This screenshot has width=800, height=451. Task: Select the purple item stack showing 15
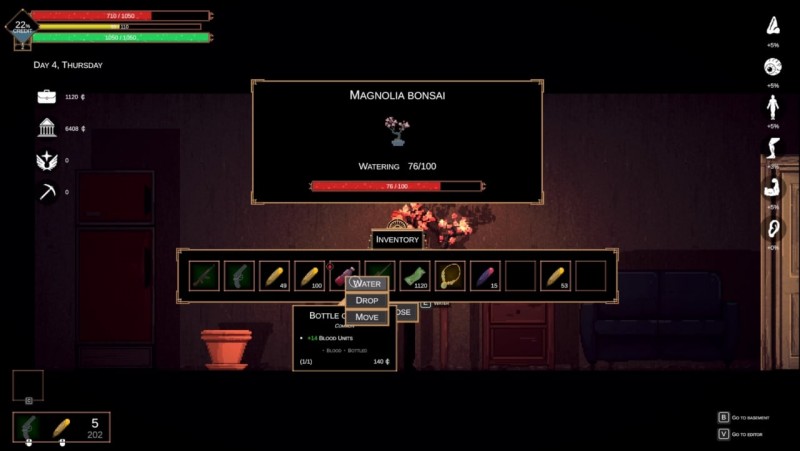pyautogui.click(x=485, y=276)
